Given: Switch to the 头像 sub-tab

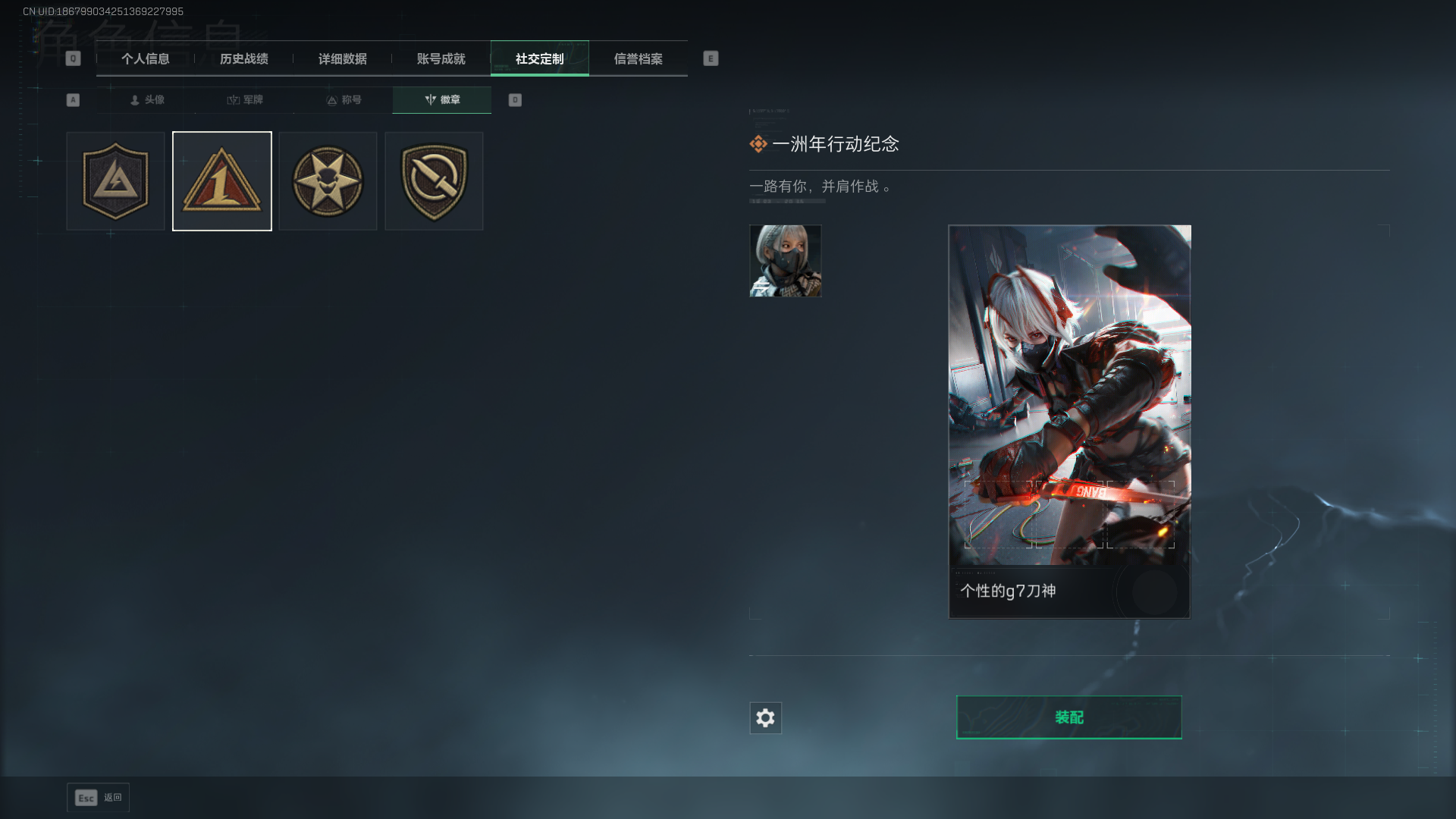Looking at the screenshot, I should (x=147, y=100).
